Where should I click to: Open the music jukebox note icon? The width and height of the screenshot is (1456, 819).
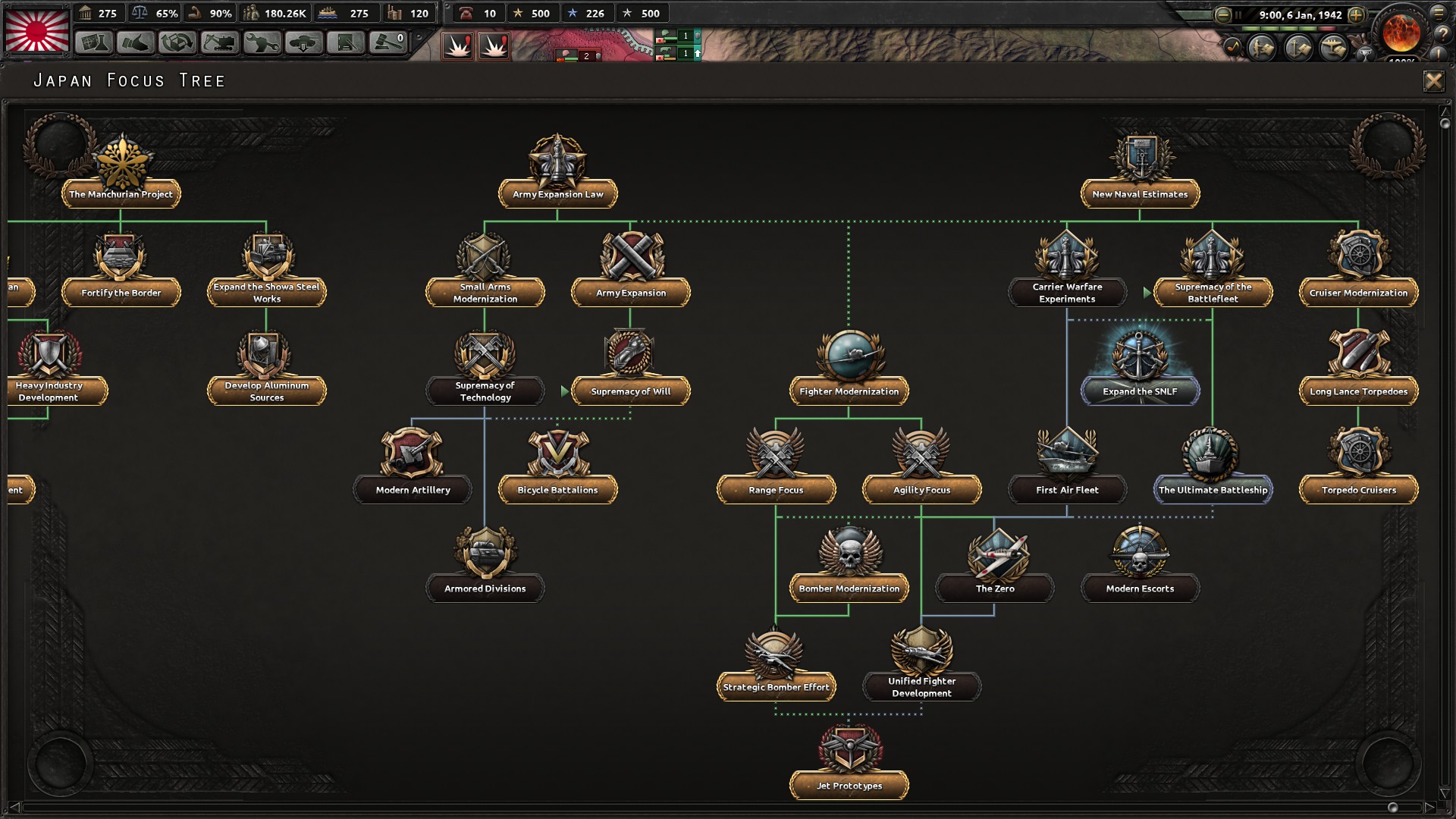[1235, 47]
